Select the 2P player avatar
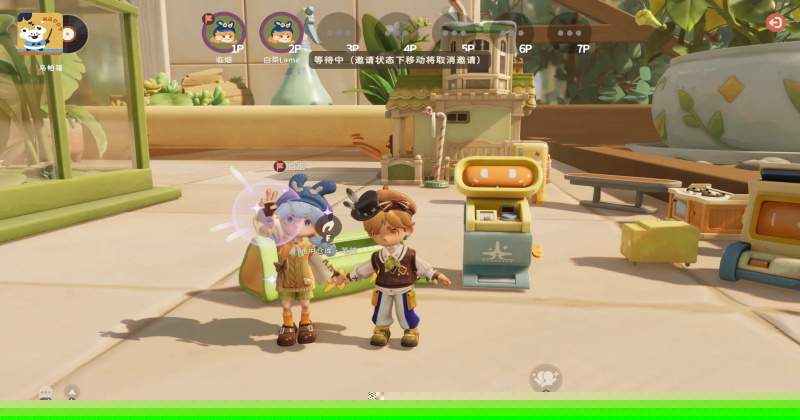The width and height of the screenshot is (800, 420). (281, 31)
